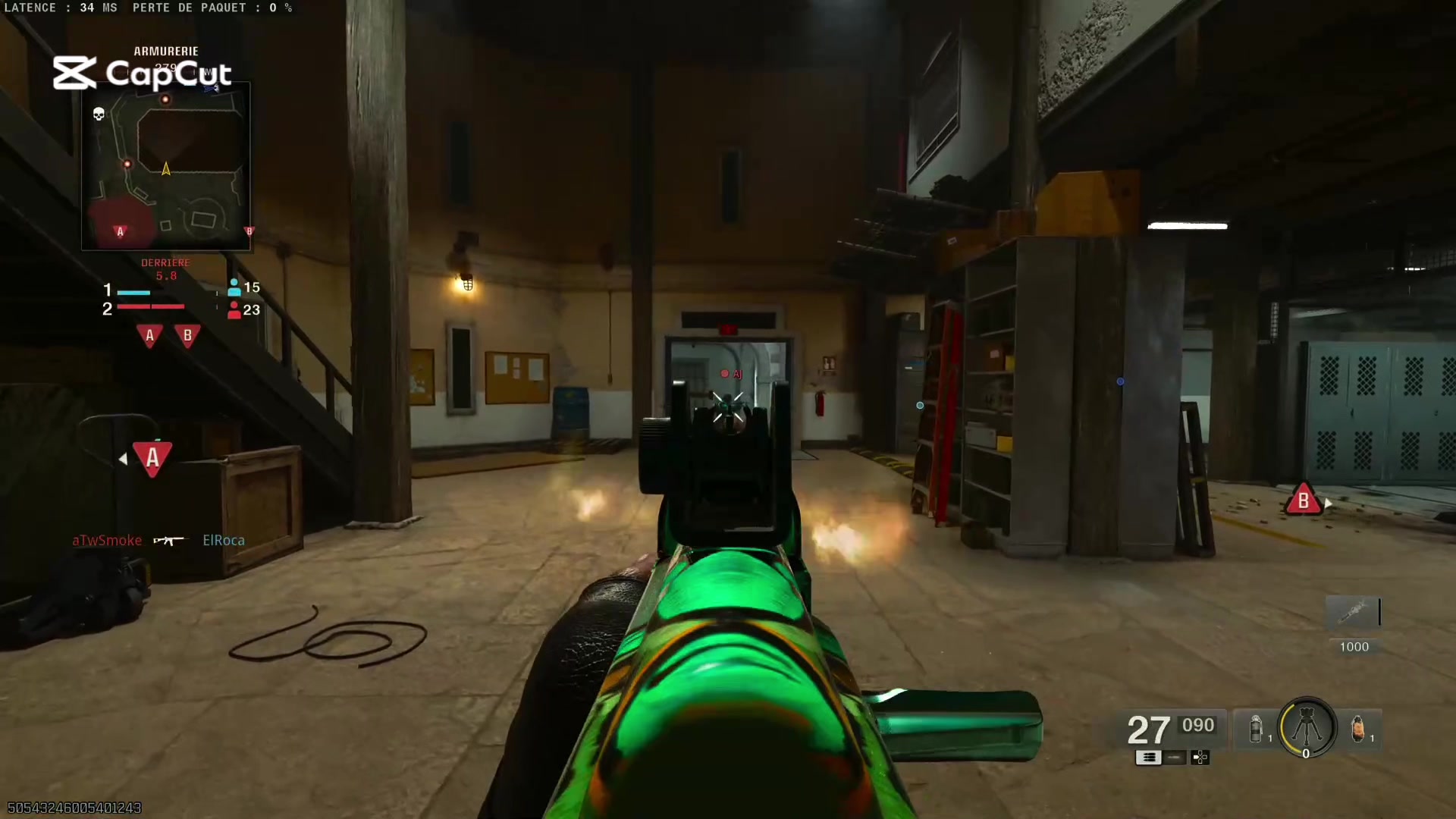
Task: Click the skull death marker on minimap
Action: coord(99,115)
